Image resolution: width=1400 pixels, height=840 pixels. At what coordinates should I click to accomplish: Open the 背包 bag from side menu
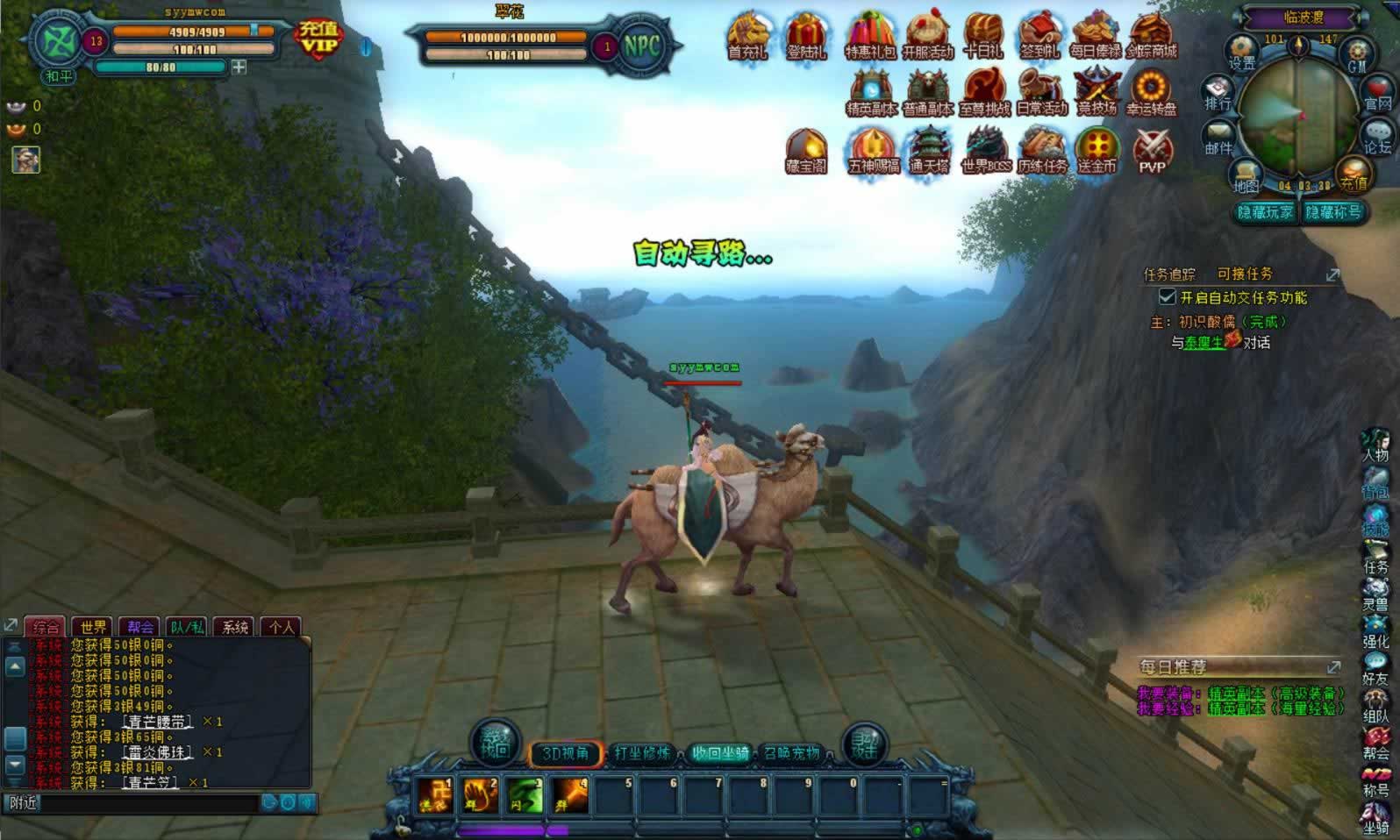[x=1375, y=484]
